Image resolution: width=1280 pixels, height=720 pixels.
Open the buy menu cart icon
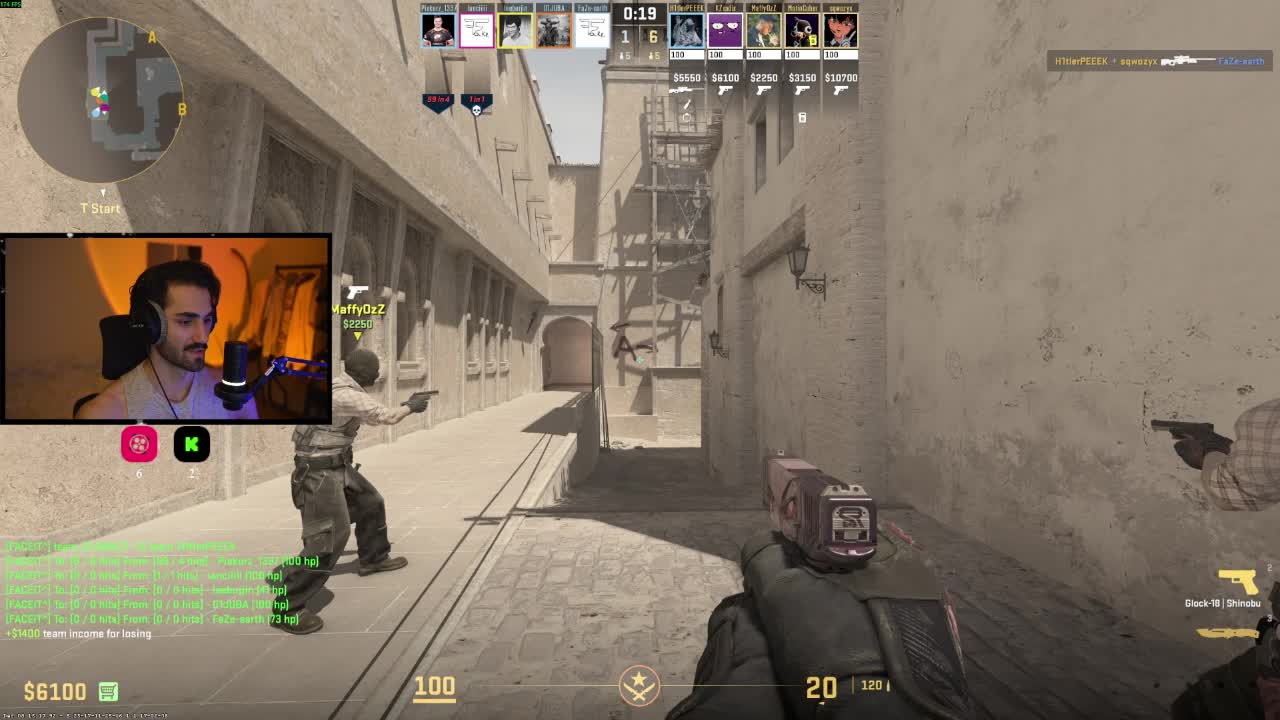(108, 691)
